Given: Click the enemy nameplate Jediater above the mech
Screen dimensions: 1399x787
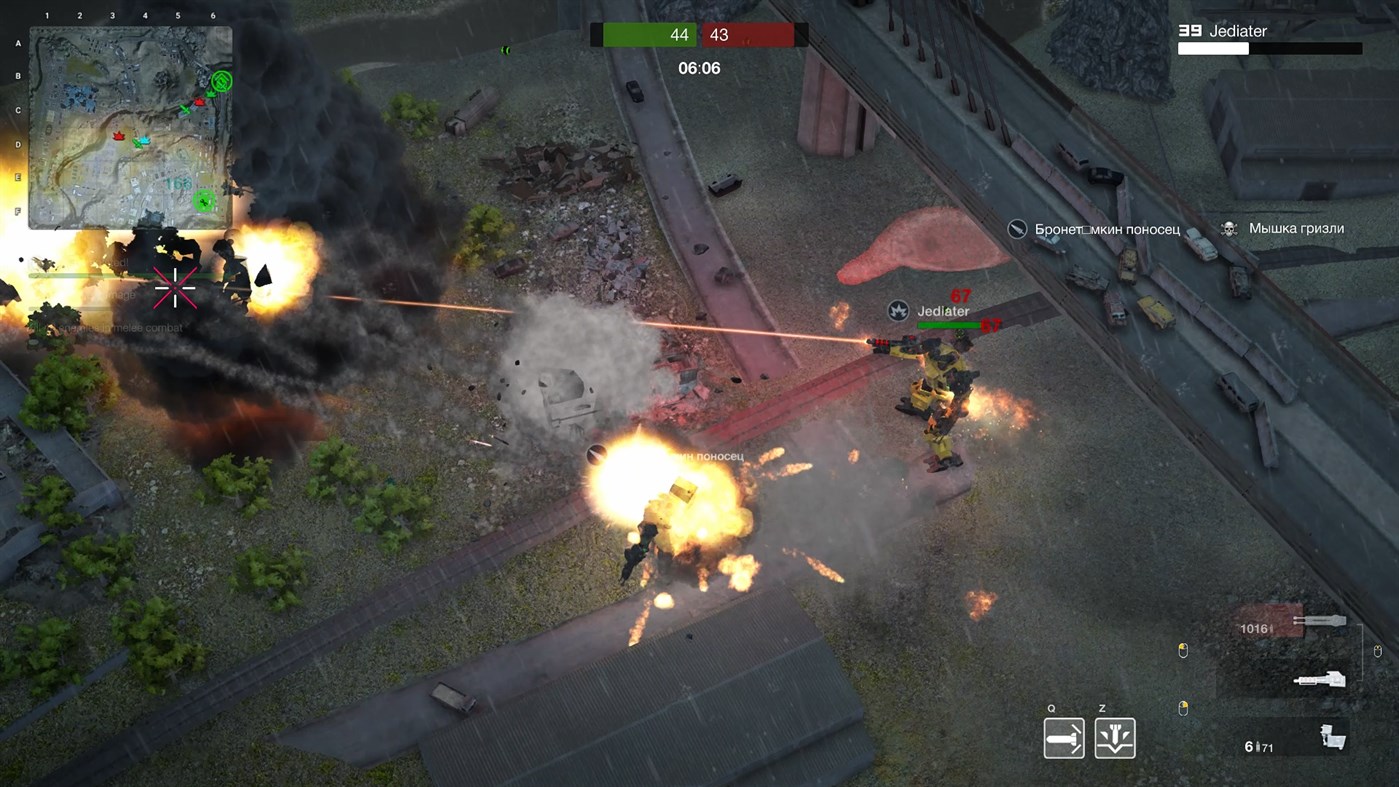Looking at the screenshot, I should (x=943, y=311).
